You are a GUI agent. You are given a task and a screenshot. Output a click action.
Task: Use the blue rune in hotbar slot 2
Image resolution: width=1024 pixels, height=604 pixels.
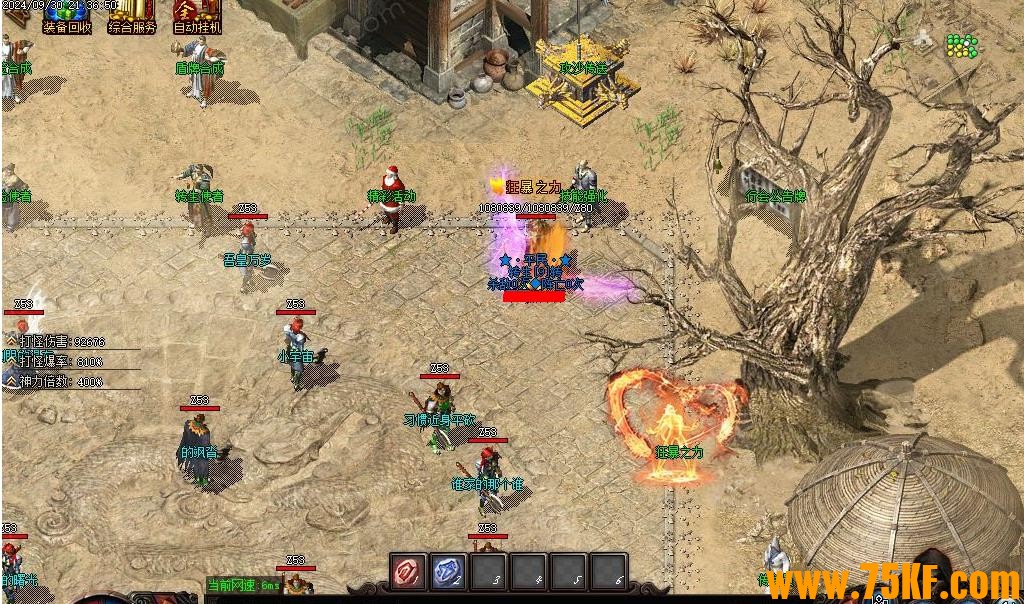pyautogui.click(x=448, y=573)
